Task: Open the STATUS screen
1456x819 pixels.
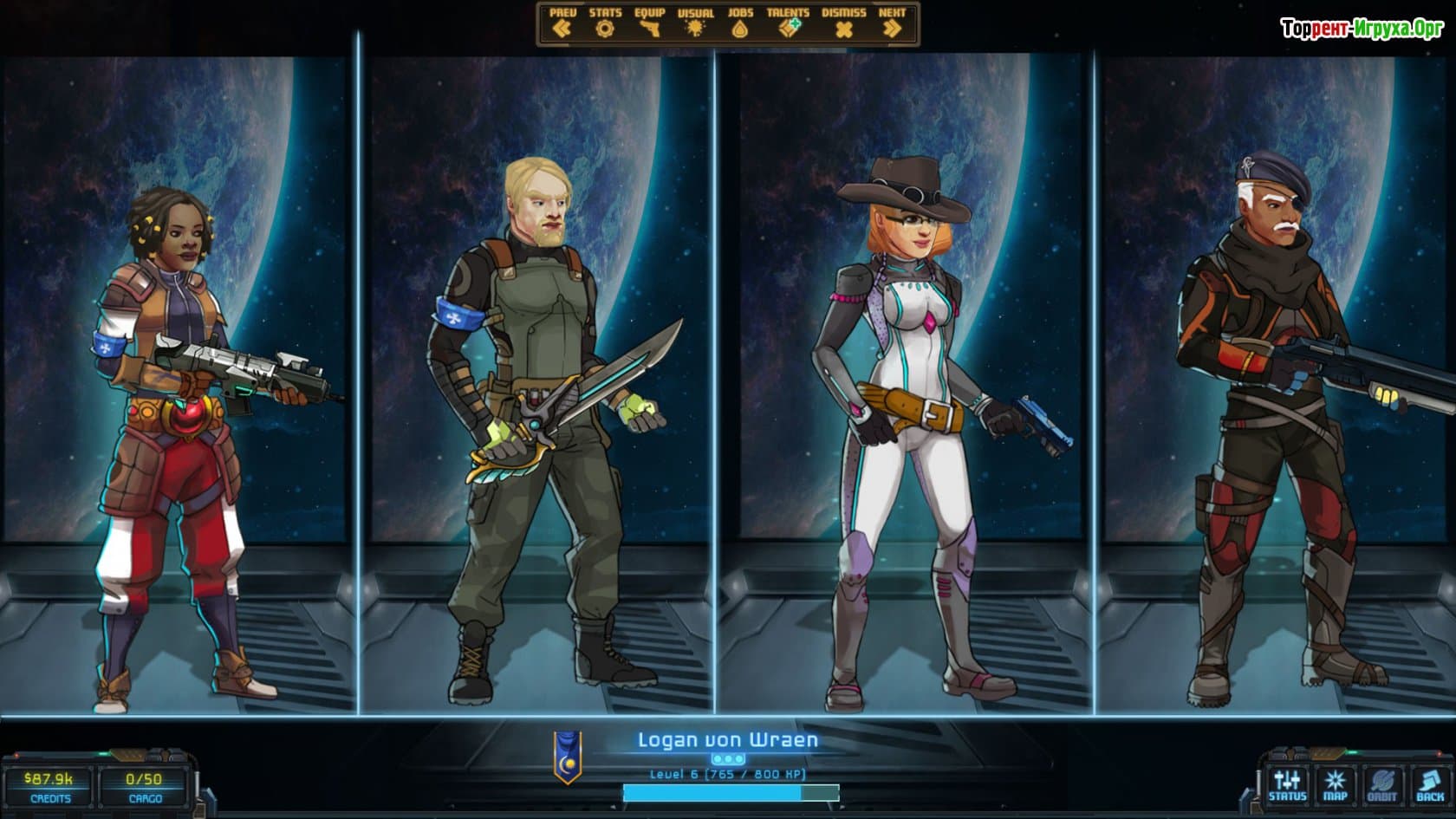Action: [1287, 785]
